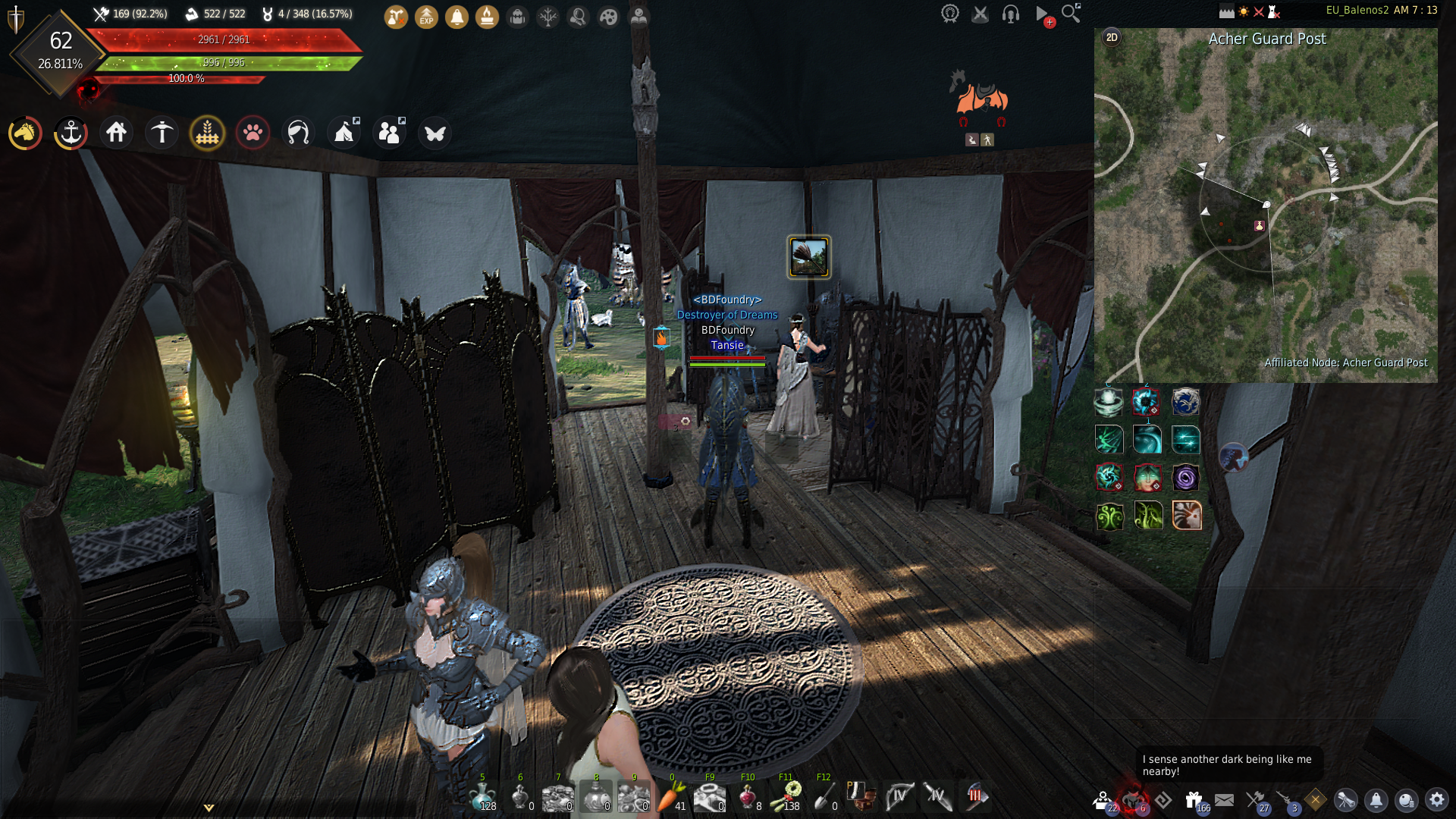This screenshot has height=819, width=1456.
Task: Open the garden fence farm icon
Action: (207, 133)
